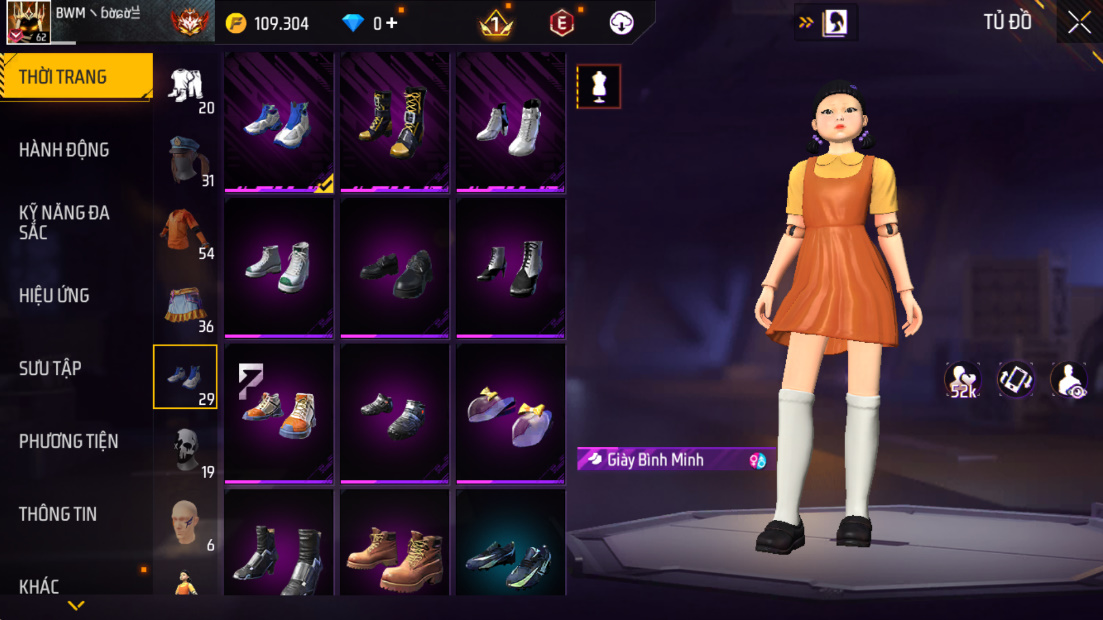Equip the purple slippers with yellow bows

[x=511, y=415]
